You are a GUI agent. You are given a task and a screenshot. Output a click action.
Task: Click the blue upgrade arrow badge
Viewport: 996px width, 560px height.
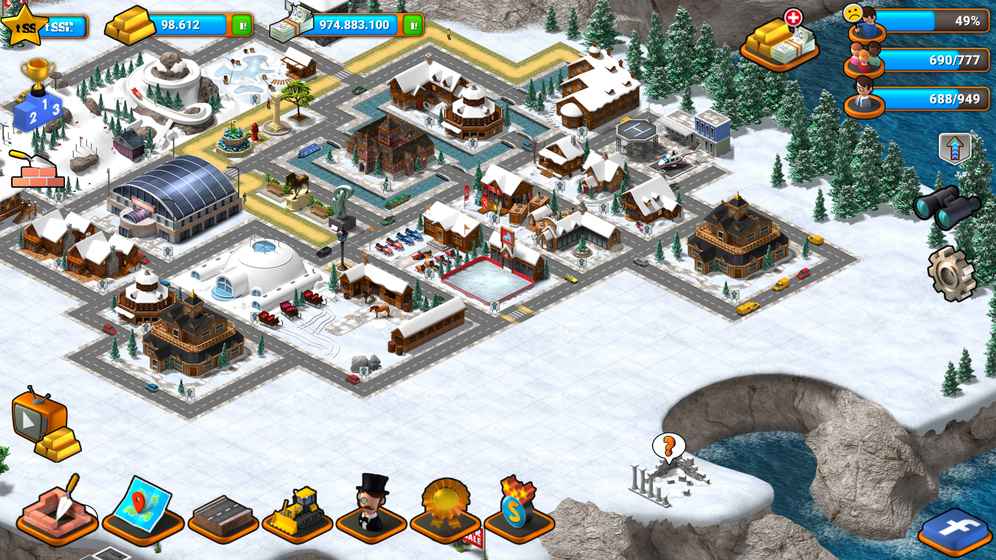tap(955, 150)
